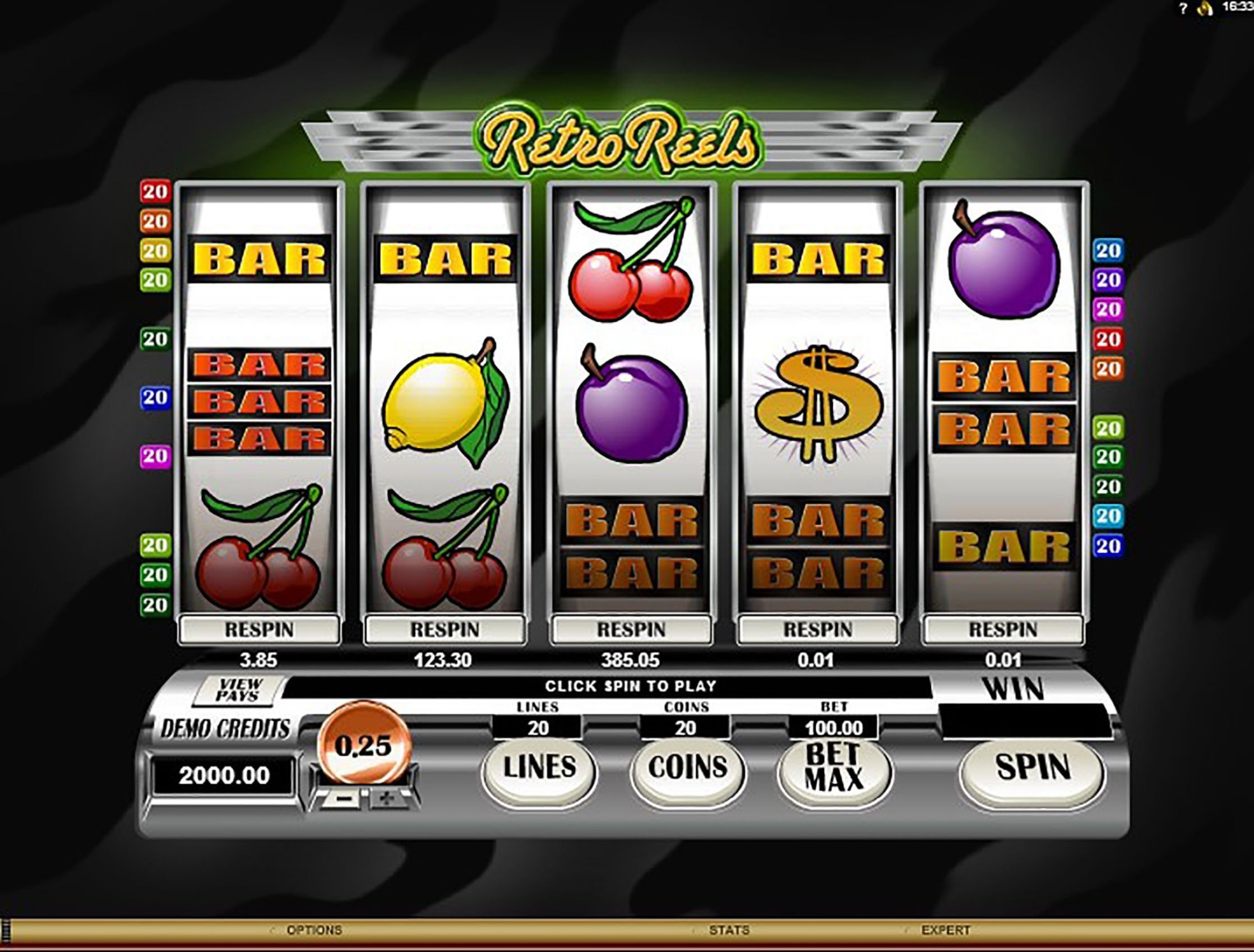Respin the reel costing 123.30
The height and width of the screenshot is (952, 1254).
pos(445,630)
